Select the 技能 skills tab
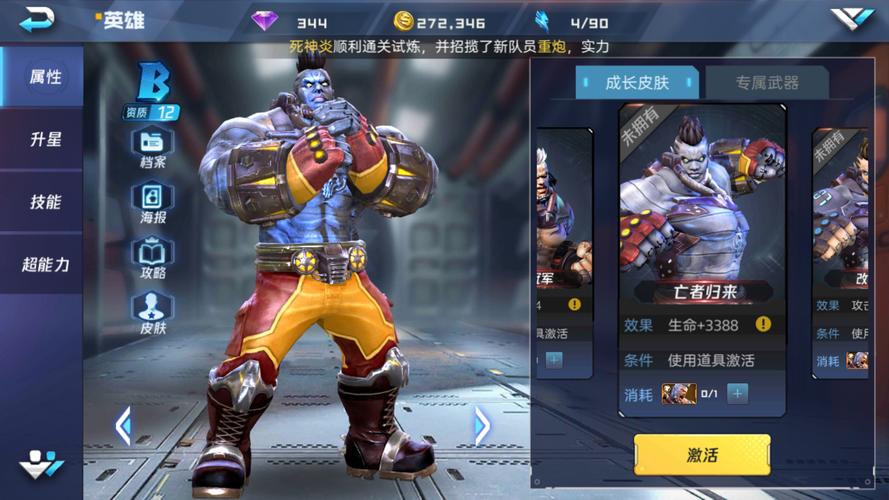The height and width of the screenshot is (500, 889). tap(43, 202)
